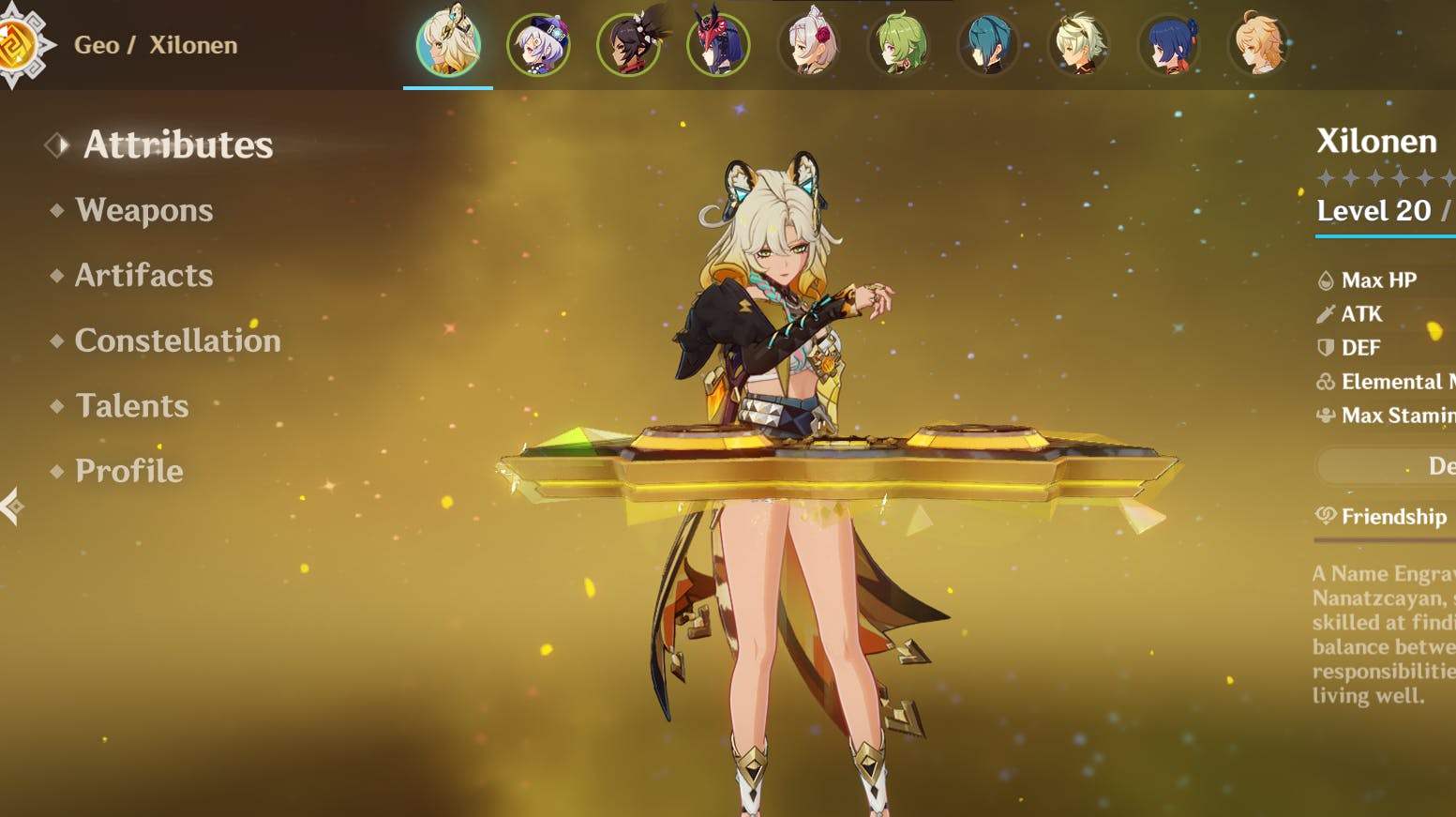Choose Albedo from the character bar

1078,44
